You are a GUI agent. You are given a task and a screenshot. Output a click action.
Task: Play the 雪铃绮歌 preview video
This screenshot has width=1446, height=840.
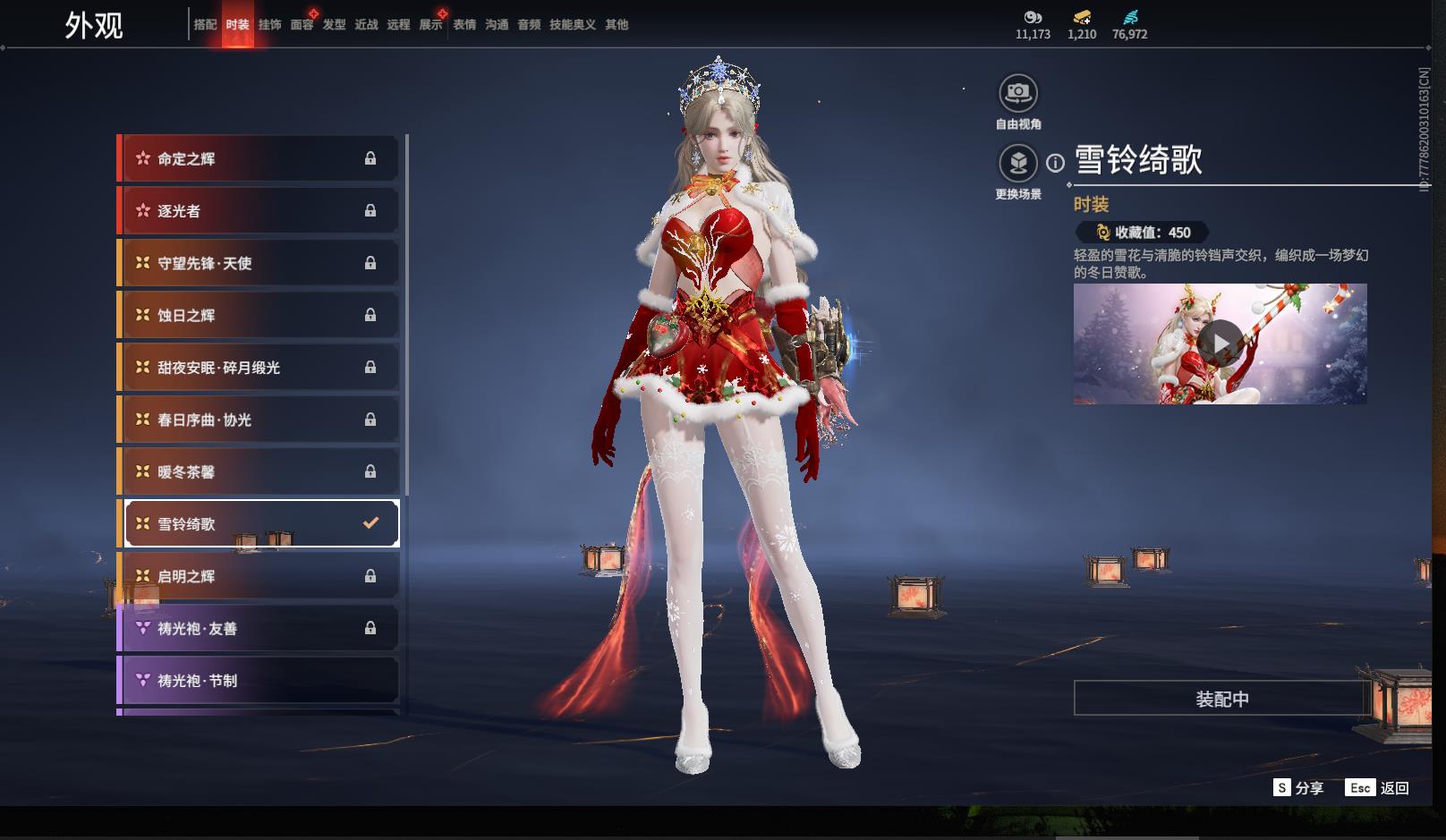tap(1220, 344)
